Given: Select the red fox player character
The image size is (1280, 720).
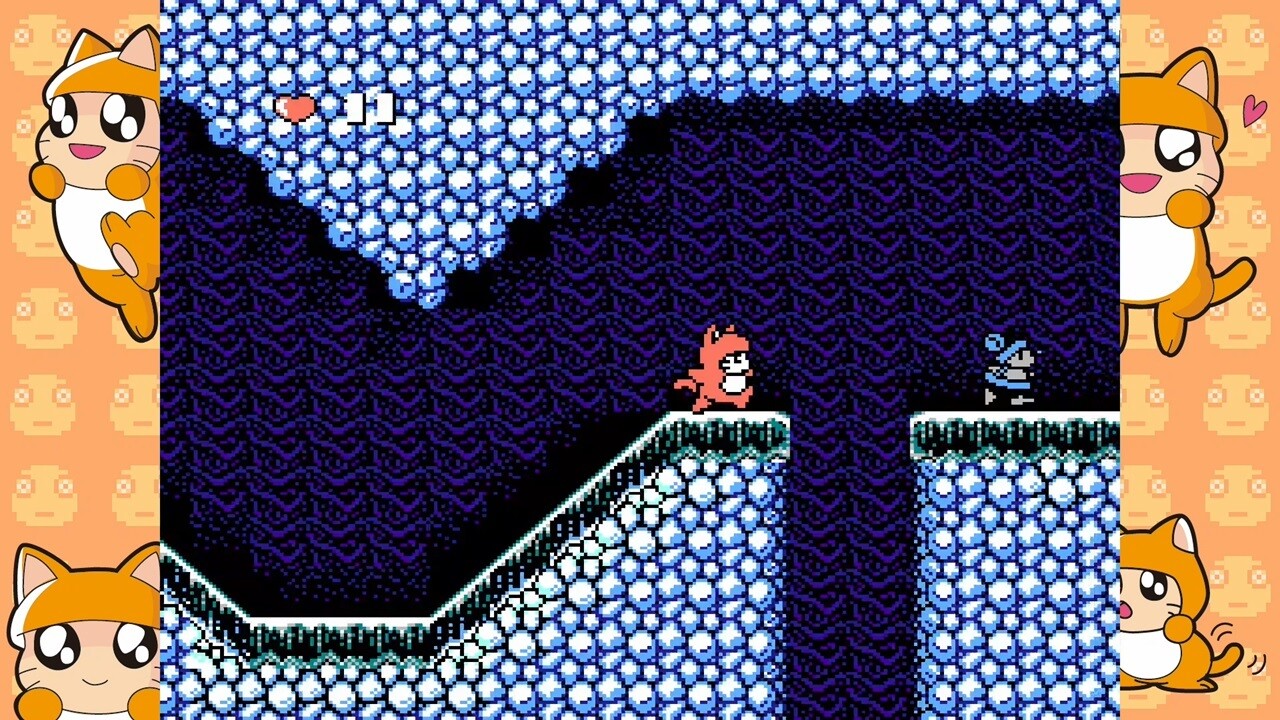Looking at the screenshot, I should (722, 370).
